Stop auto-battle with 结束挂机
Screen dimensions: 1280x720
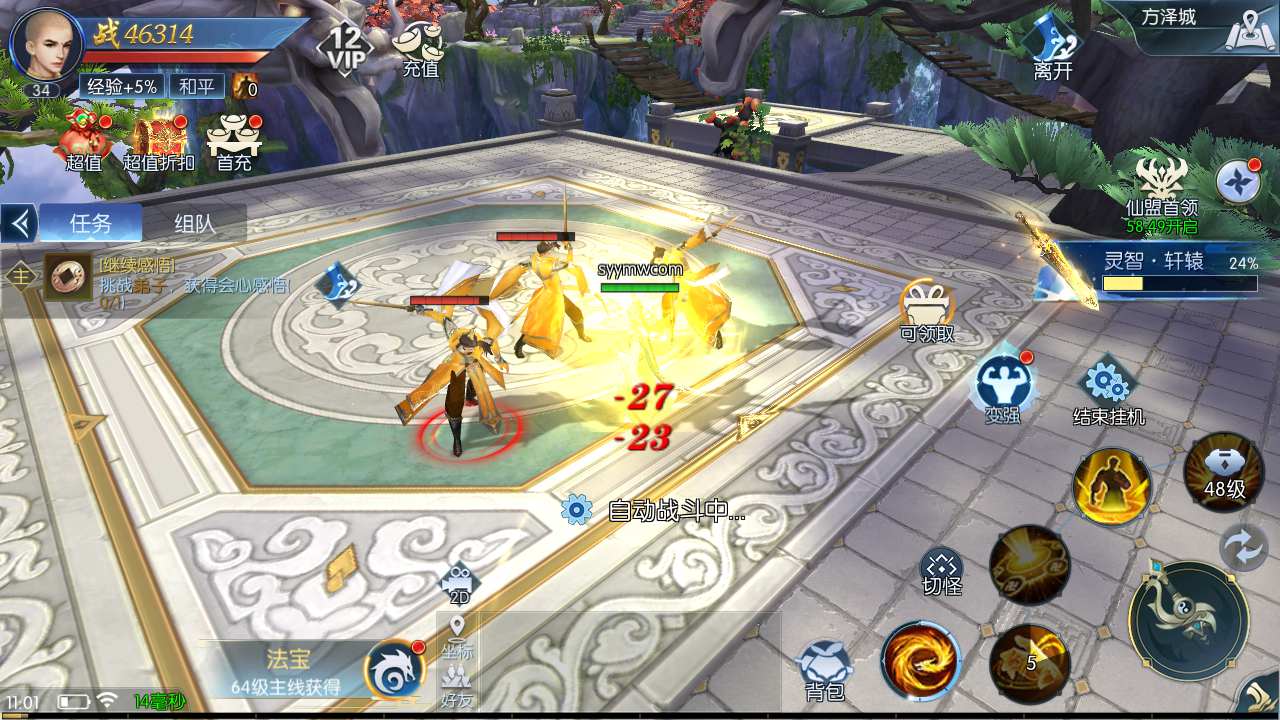coord(1108,390)
